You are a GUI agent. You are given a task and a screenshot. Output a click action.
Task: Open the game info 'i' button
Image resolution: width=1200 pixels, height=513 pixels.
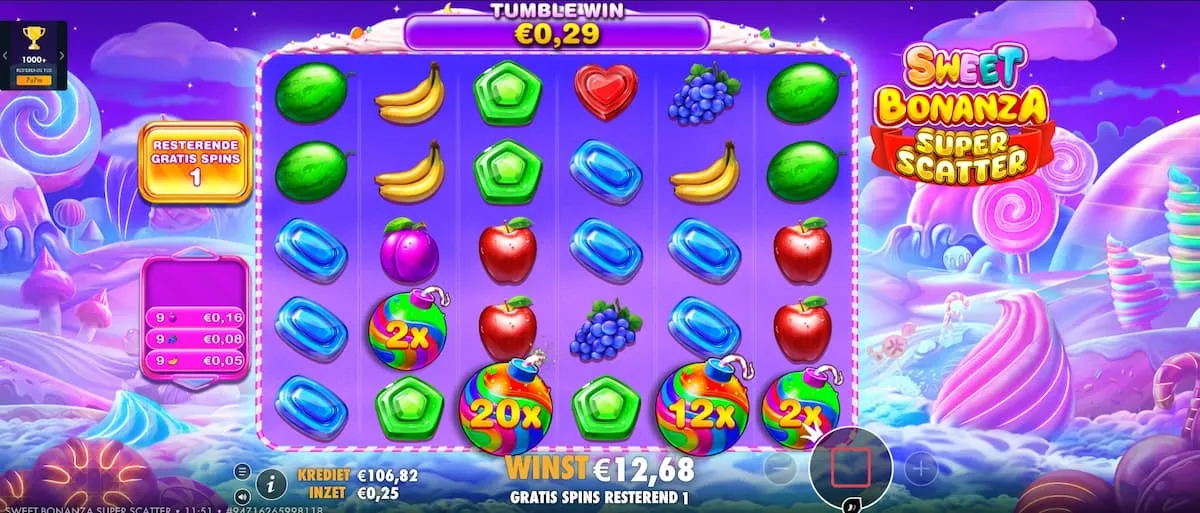[x=270, y=484]
